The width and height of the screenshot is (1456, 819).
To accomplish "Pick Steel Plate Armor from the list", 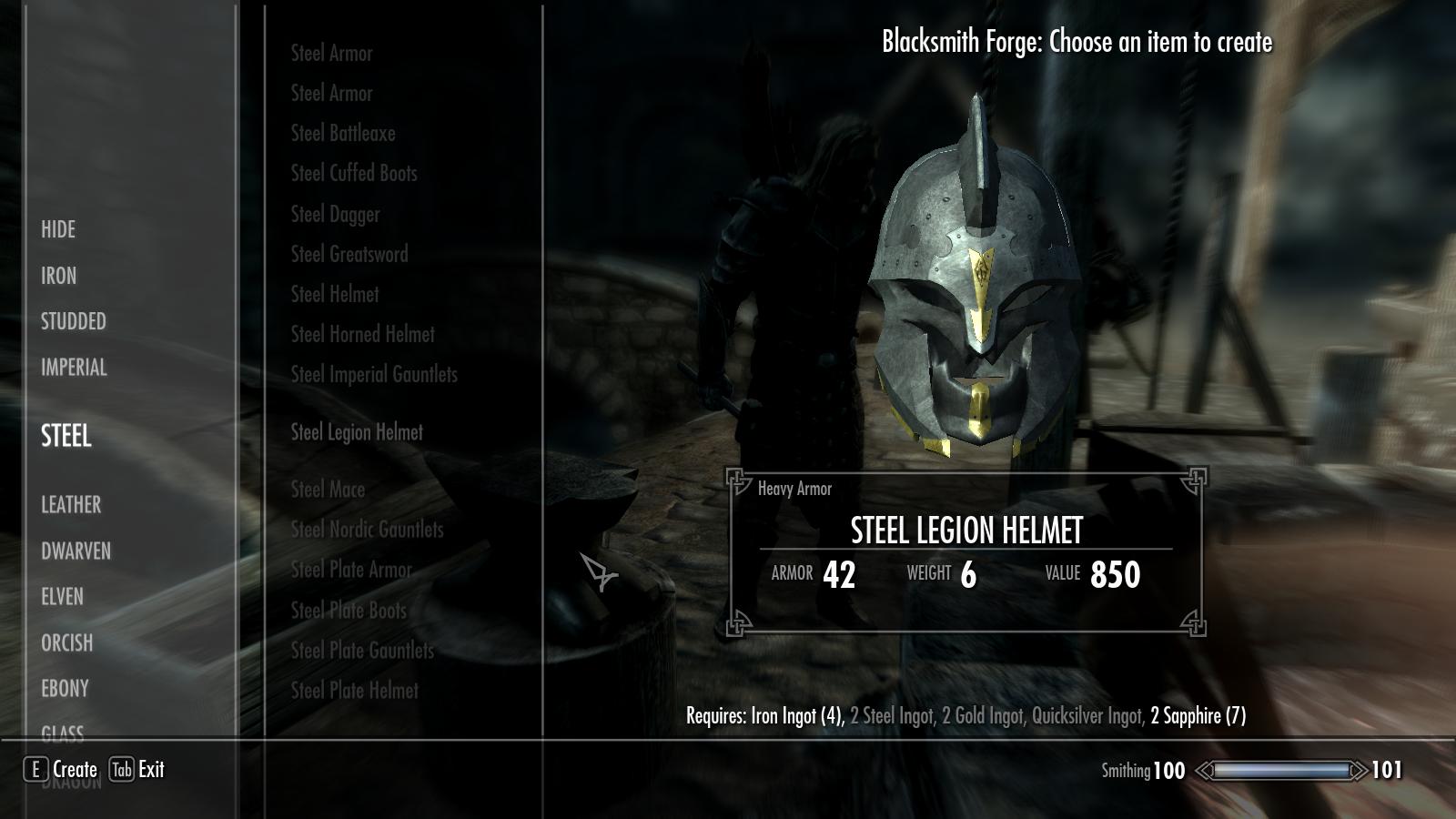I will [x=351, y=570].
